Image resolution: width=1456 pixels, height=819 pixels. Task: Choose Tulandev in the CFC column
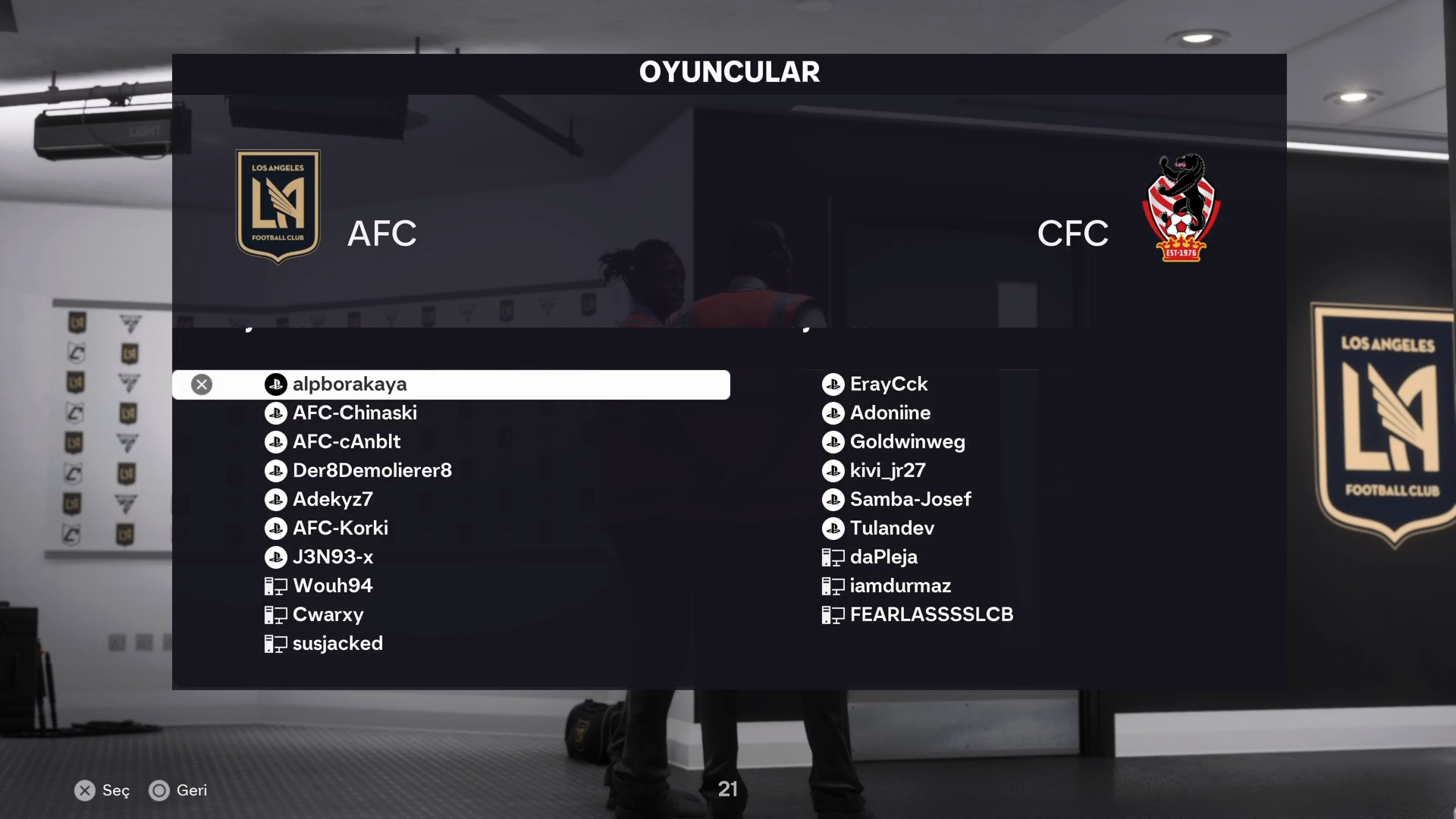click(x=892, y=529)
